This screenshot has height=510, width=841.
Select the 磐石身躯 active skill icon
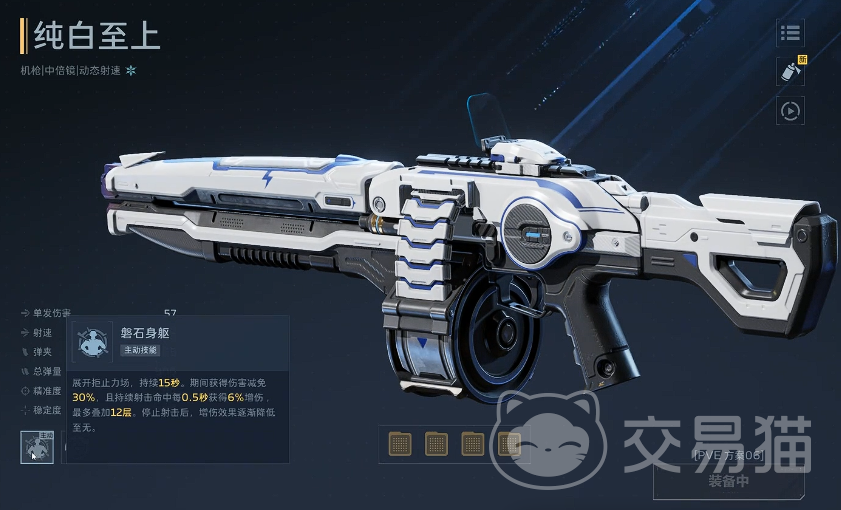pyautogui.click(x=37, y=447)
